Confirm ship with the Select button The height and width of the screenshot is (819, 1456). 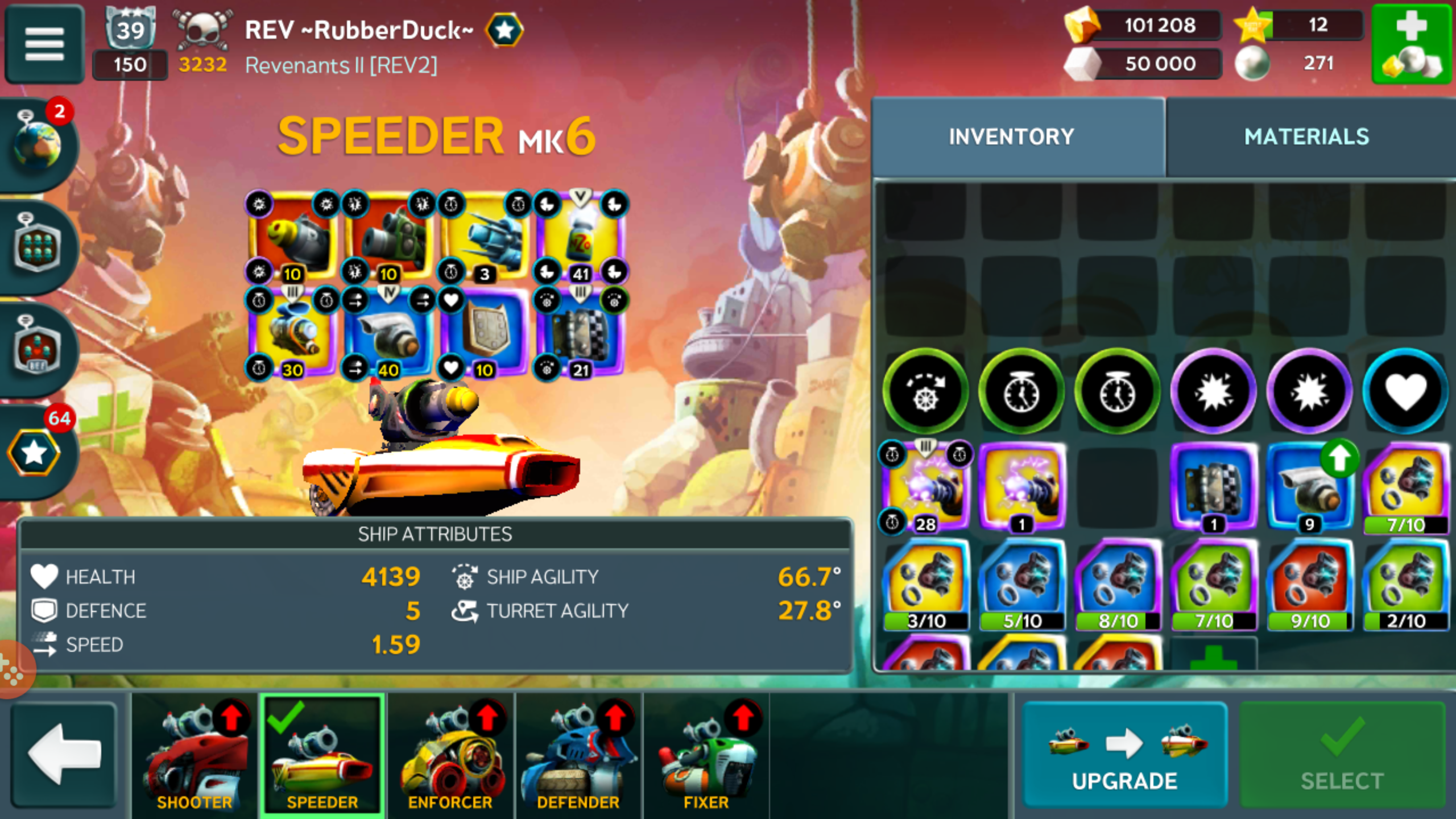1342,755
